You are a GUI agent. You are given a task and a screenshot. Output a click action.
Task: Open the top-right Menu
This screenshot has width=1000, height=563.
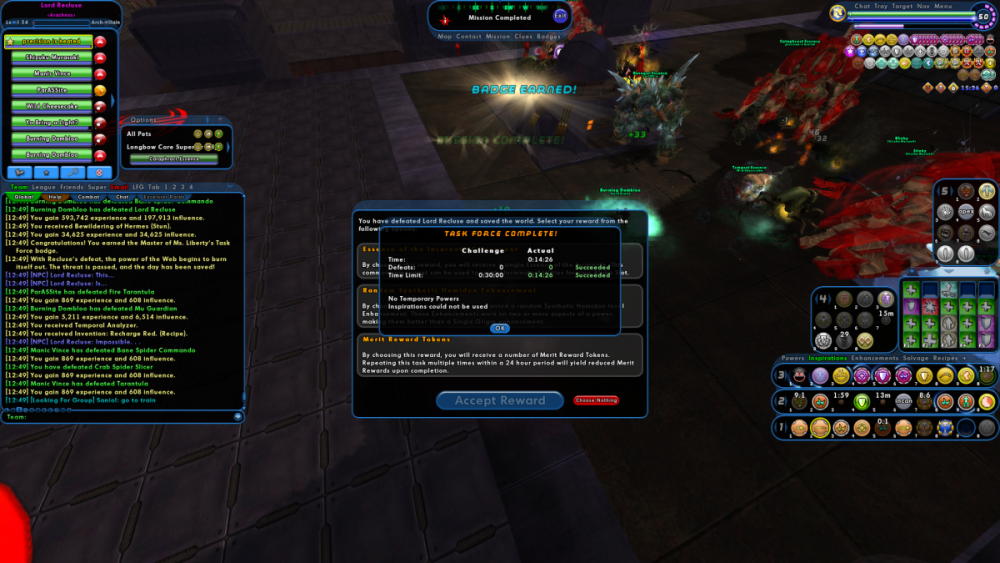click(x=944, y=6)
